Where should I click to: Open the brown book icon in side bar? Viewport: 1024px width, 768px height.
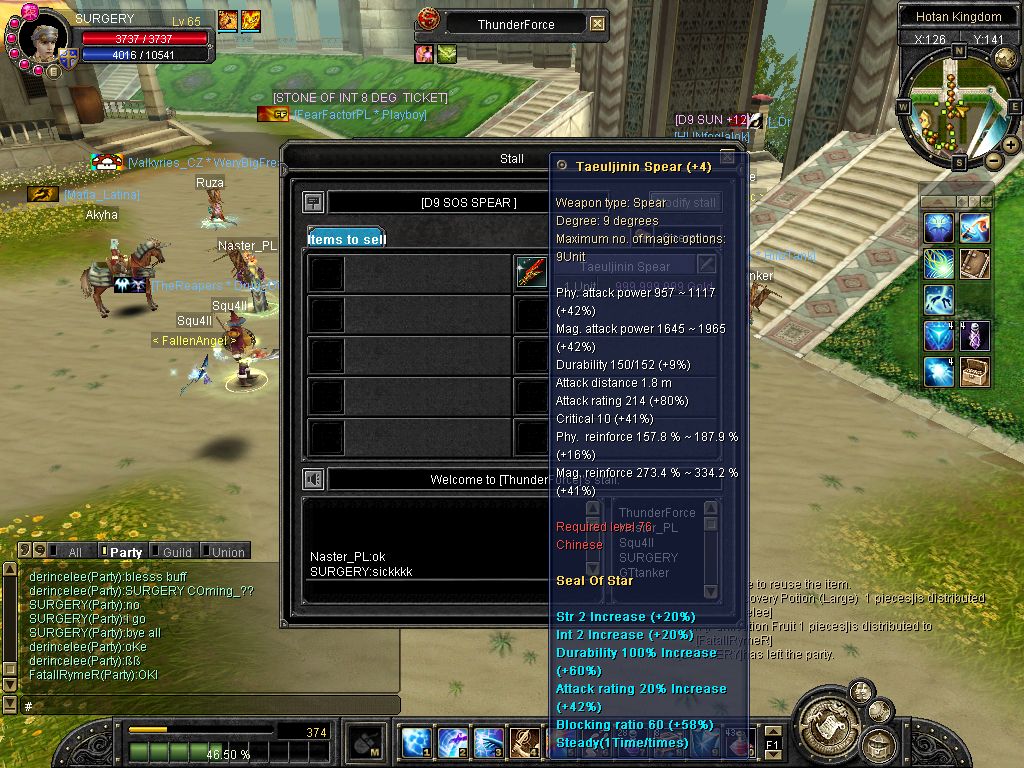click(975, 264)
